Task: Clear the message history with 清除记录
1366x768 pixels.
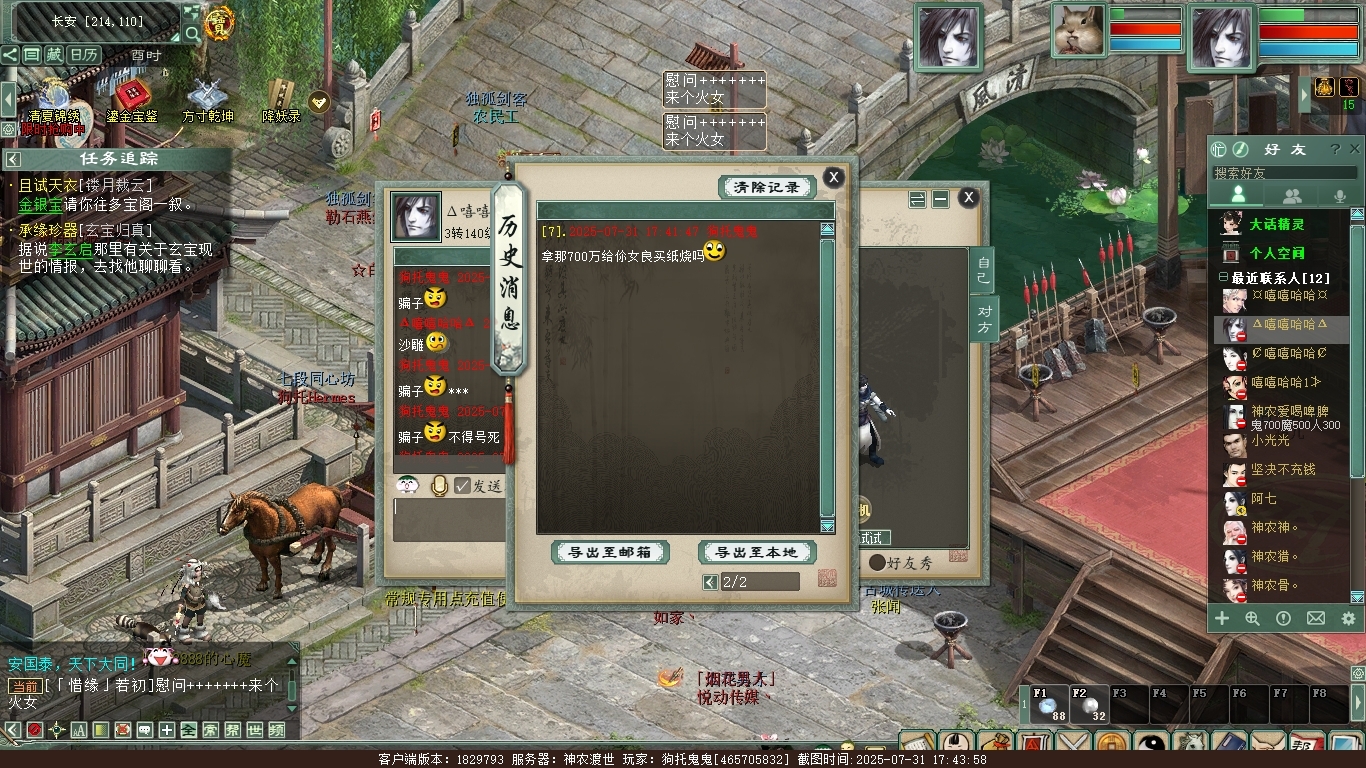Action: [x=767, y=187]
